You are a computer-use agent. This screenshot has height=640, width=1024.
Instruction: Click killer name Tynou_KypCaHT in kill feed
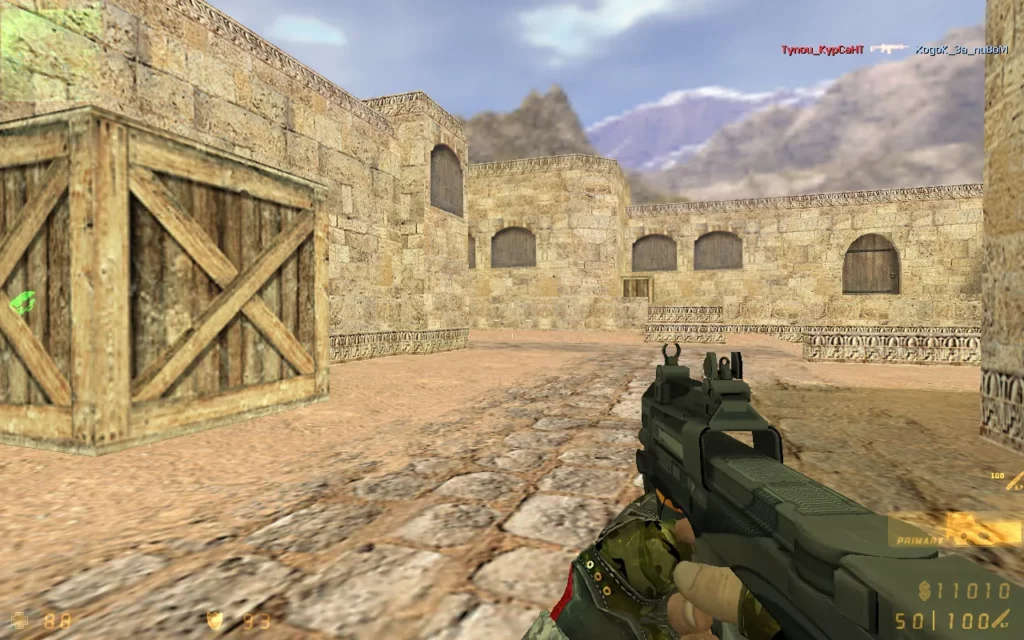(x=822, y=49)
